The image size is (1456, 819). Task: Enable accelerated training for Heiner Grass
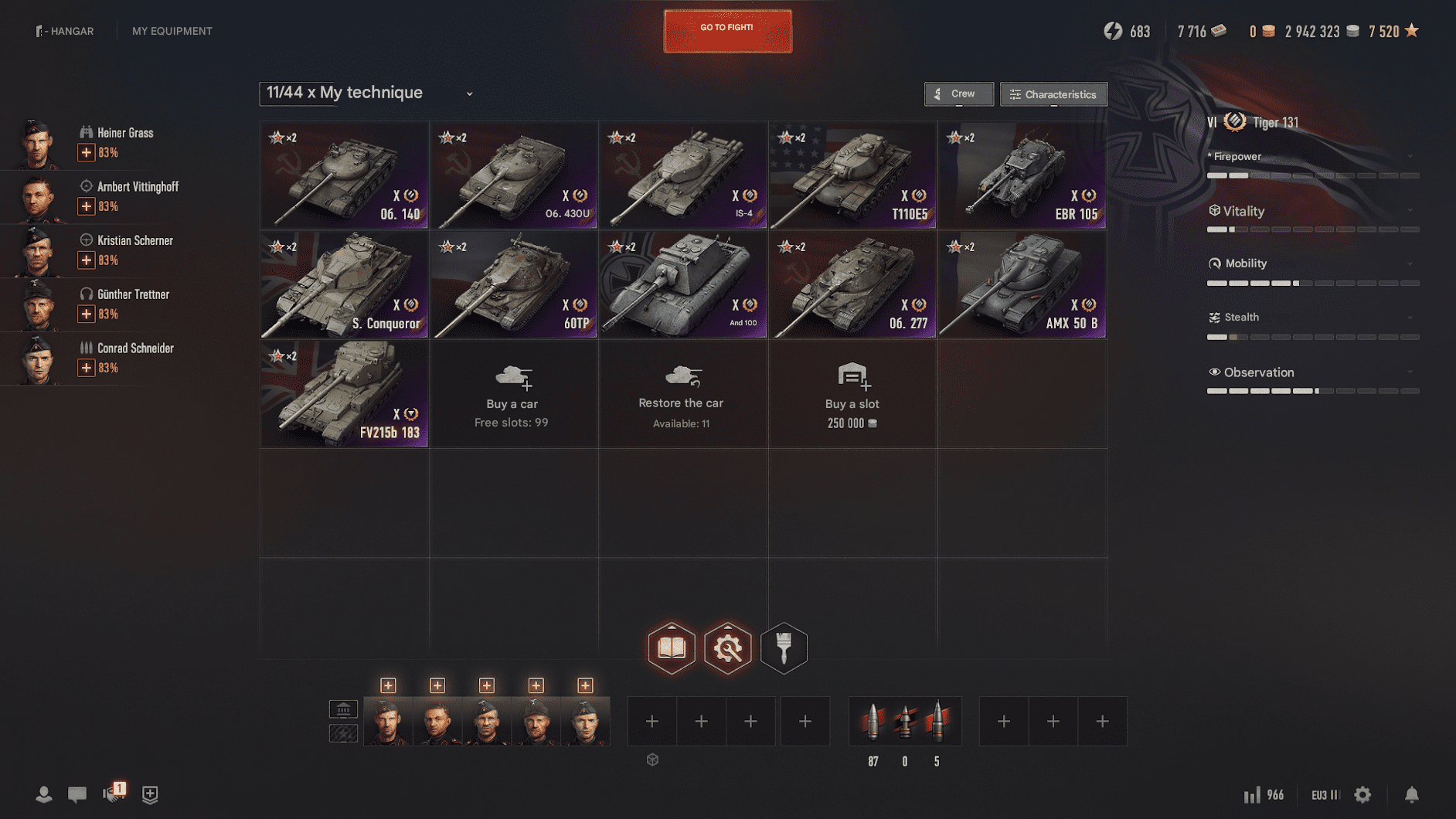point(86,152)
